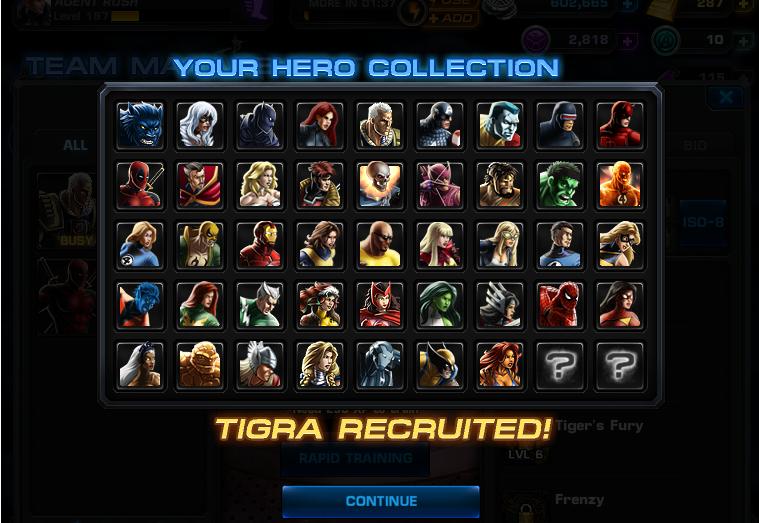Pick the Iron Man portrait
Viewport: 759px width, 523px height.
(260, 246)
